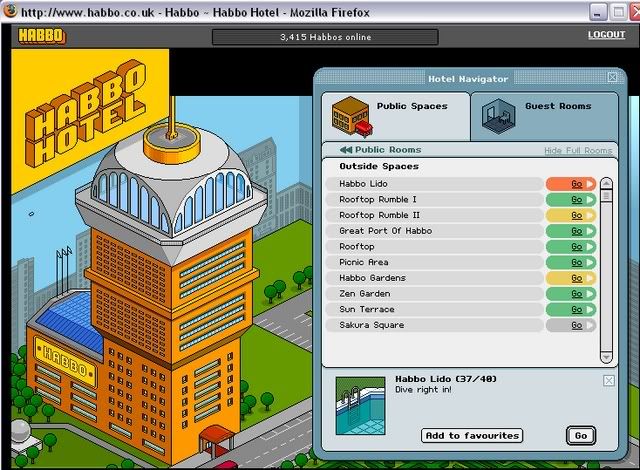
Task: Add Habbo Lido to favourites
Action: point(472,436)
